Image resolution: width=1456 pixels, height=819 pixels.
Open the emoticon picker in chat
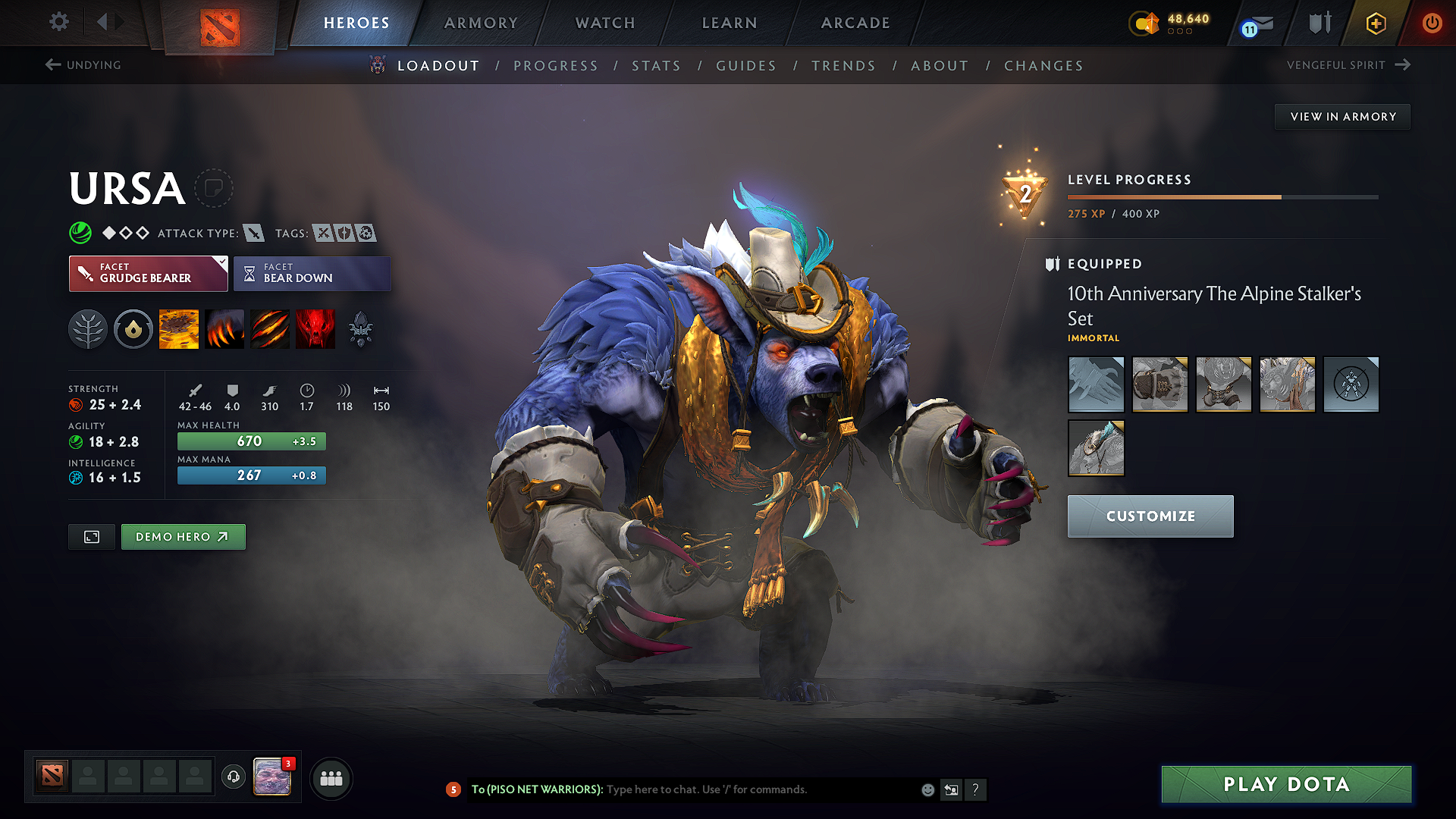coord(927,789)
